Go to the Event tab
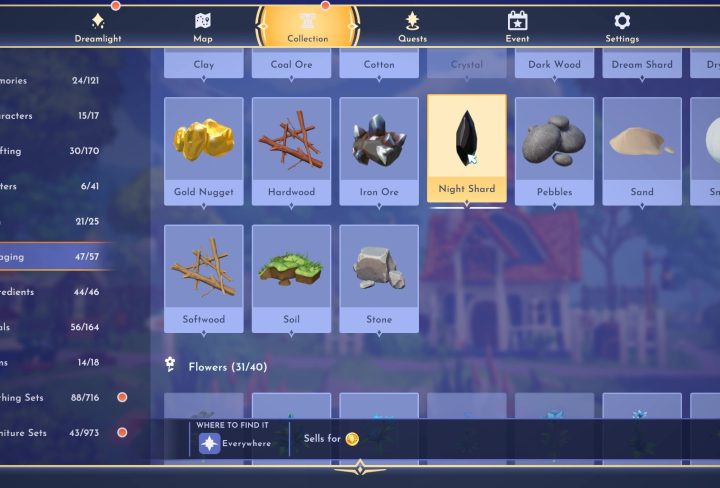The height and width of the screenshot is (488, 720). tap(517, 27)
